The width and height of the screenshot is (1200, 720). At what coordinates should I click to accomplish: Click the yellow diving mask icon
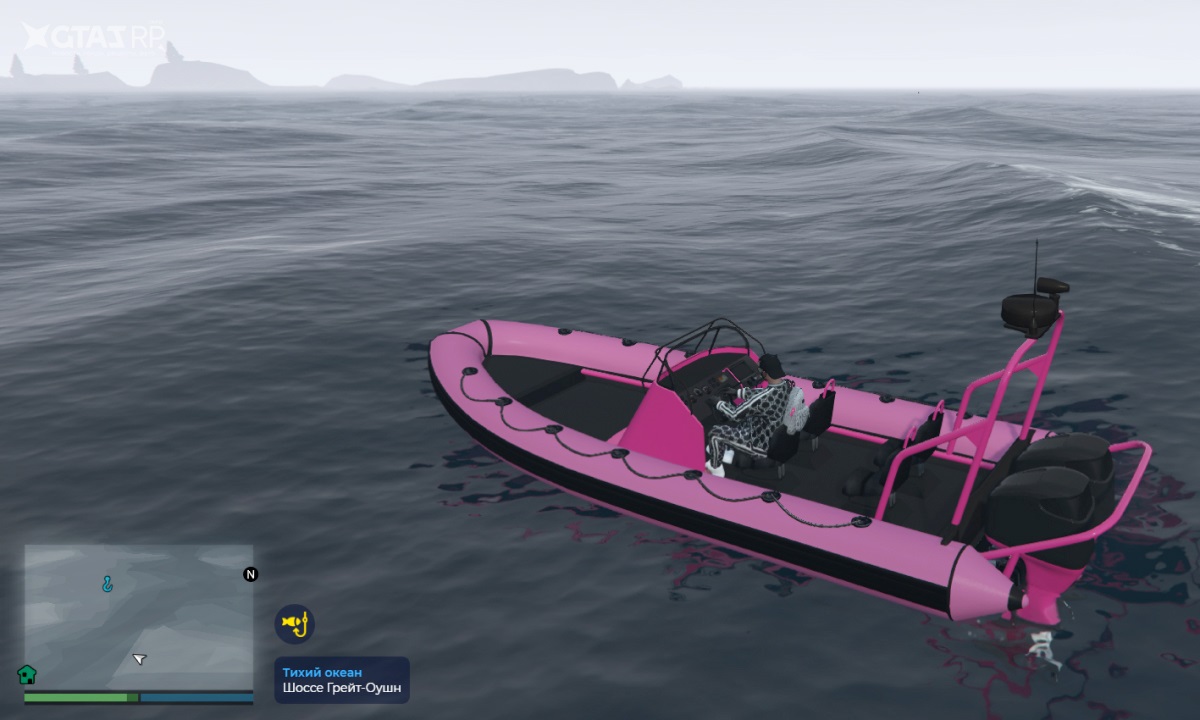click(x=294, y=624)
